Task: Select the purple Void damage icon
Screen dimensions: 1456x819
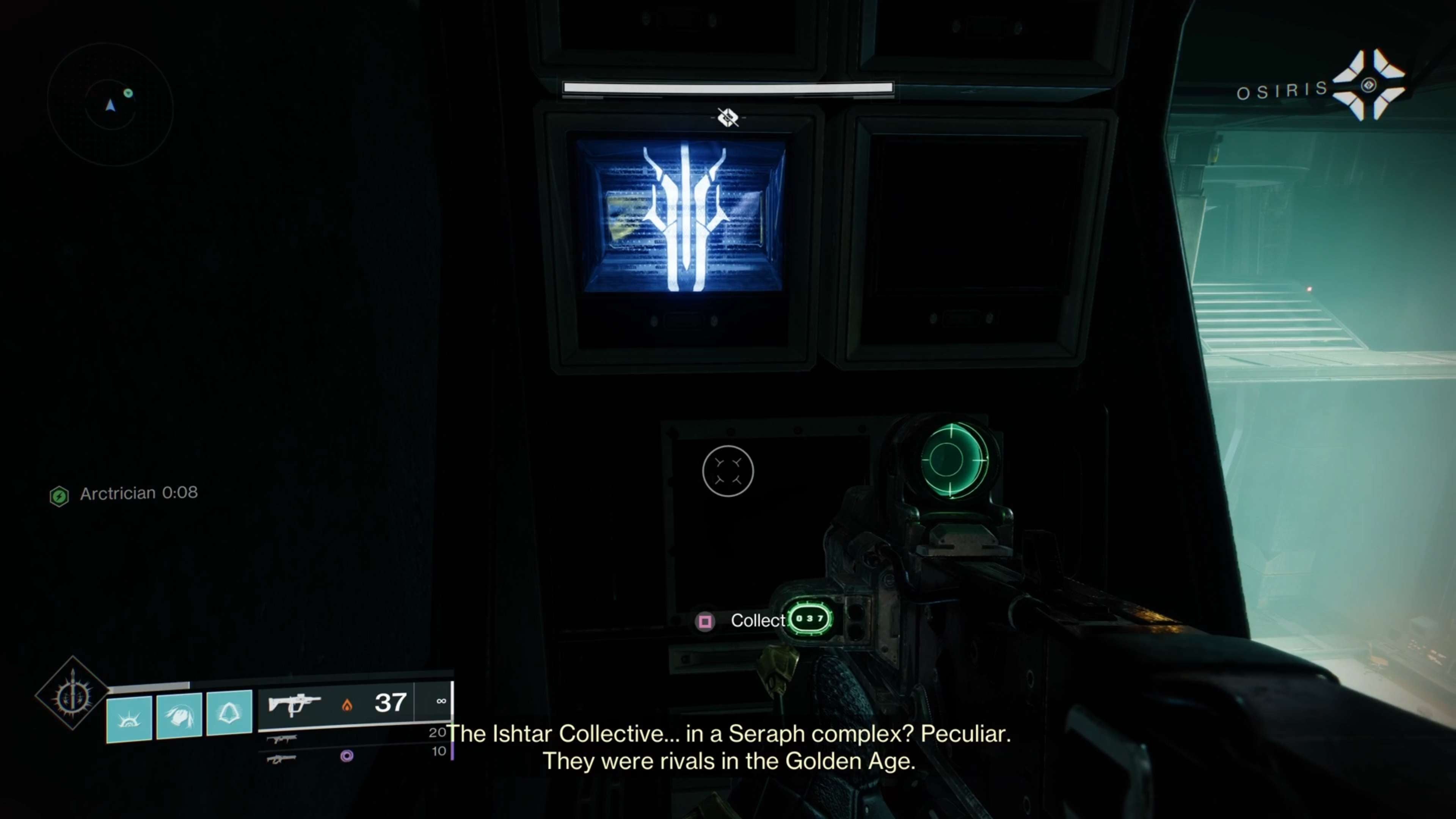Action: (347, 756)
